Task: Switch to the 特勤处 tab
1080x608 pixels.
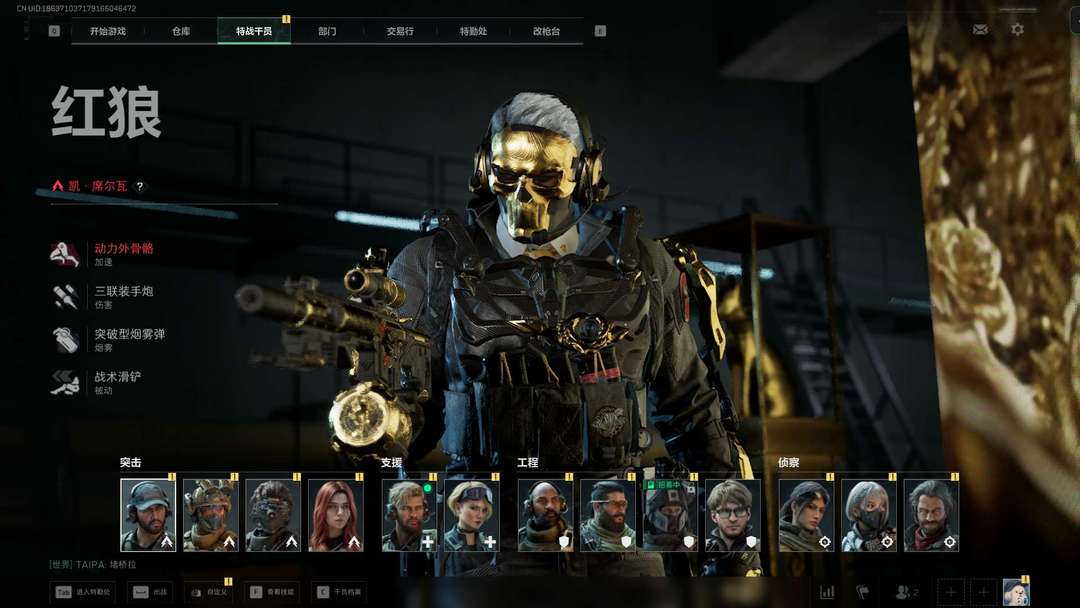Action: tap(473, 31)
